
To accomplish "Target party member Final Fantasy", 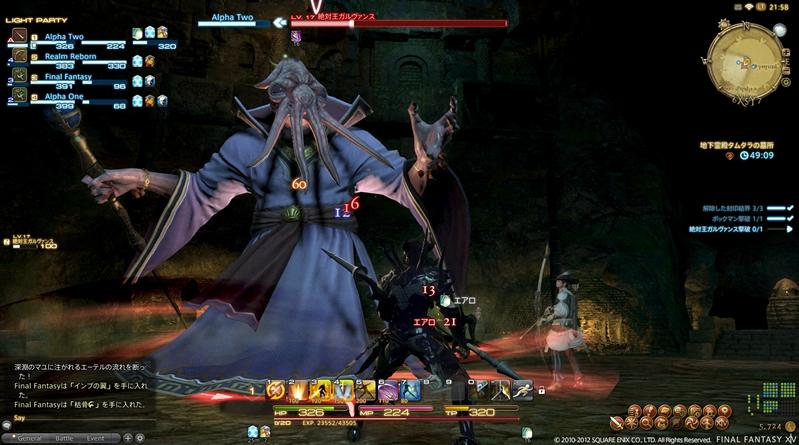I will coord(69,77).
